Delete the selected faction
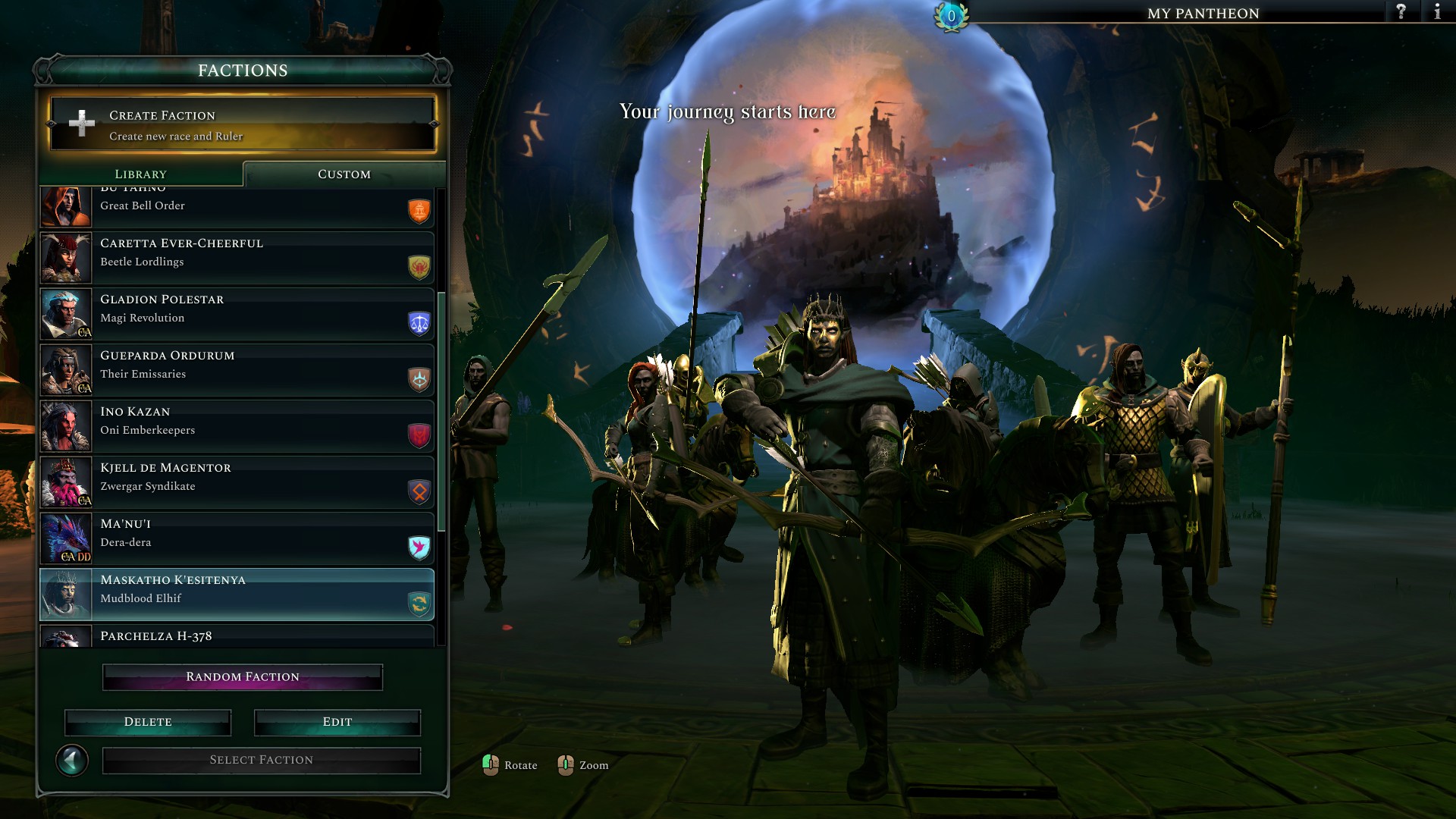Viewport: 1456px width, 819px height. [148, 722]
